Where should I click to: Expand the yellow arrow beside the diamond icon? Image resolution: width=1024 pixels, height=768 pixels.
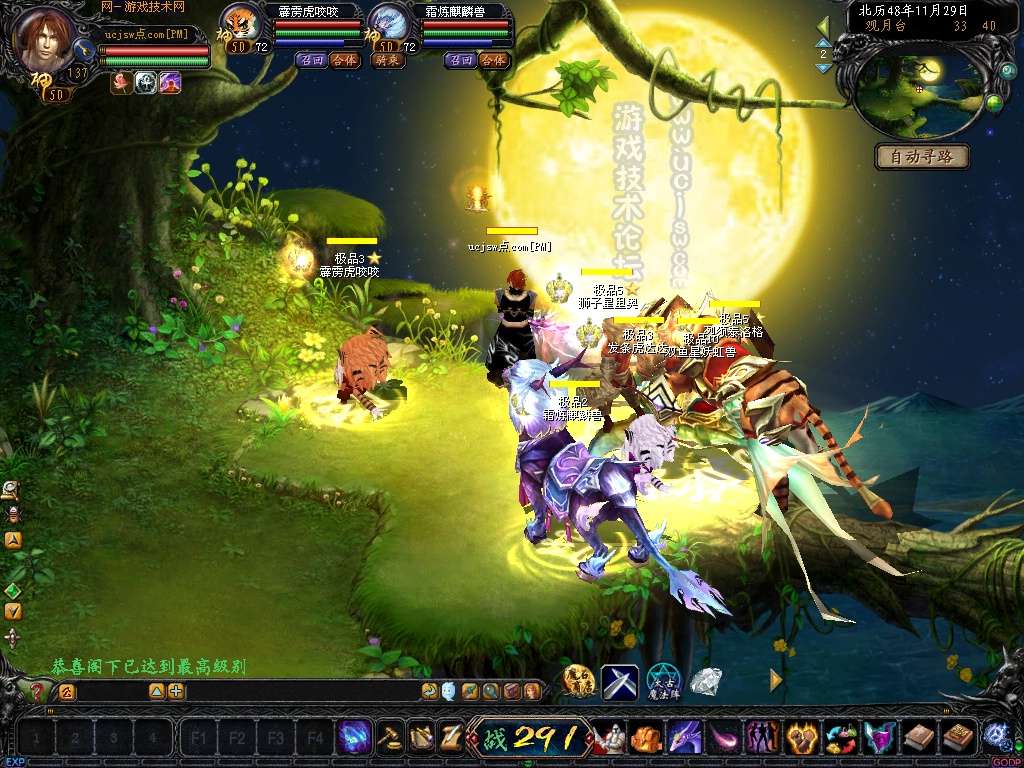(776, 680)
